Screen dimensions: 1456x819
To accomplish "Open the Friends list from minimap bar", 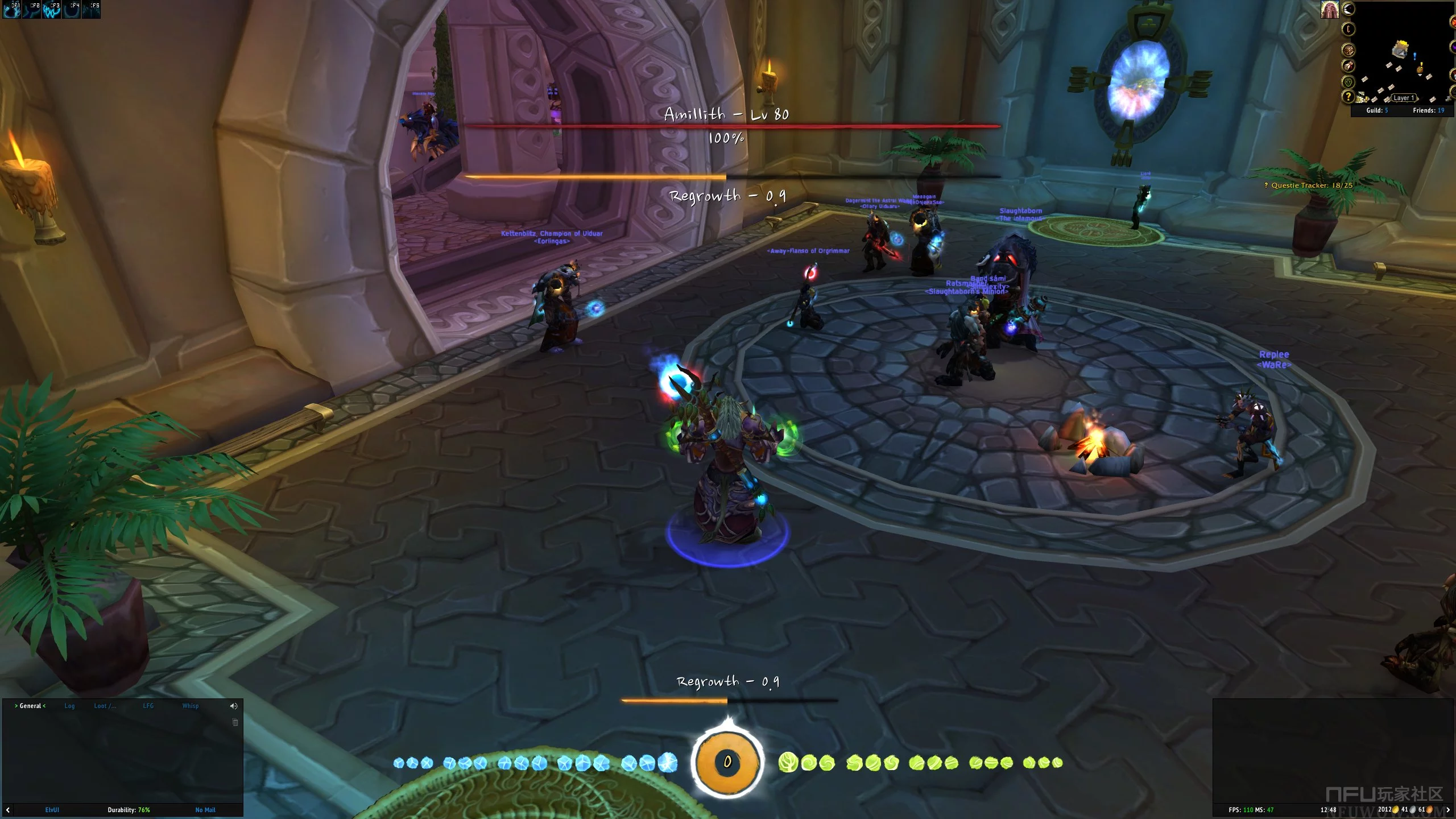I will pyautogui.click(x=1428, y=110).
